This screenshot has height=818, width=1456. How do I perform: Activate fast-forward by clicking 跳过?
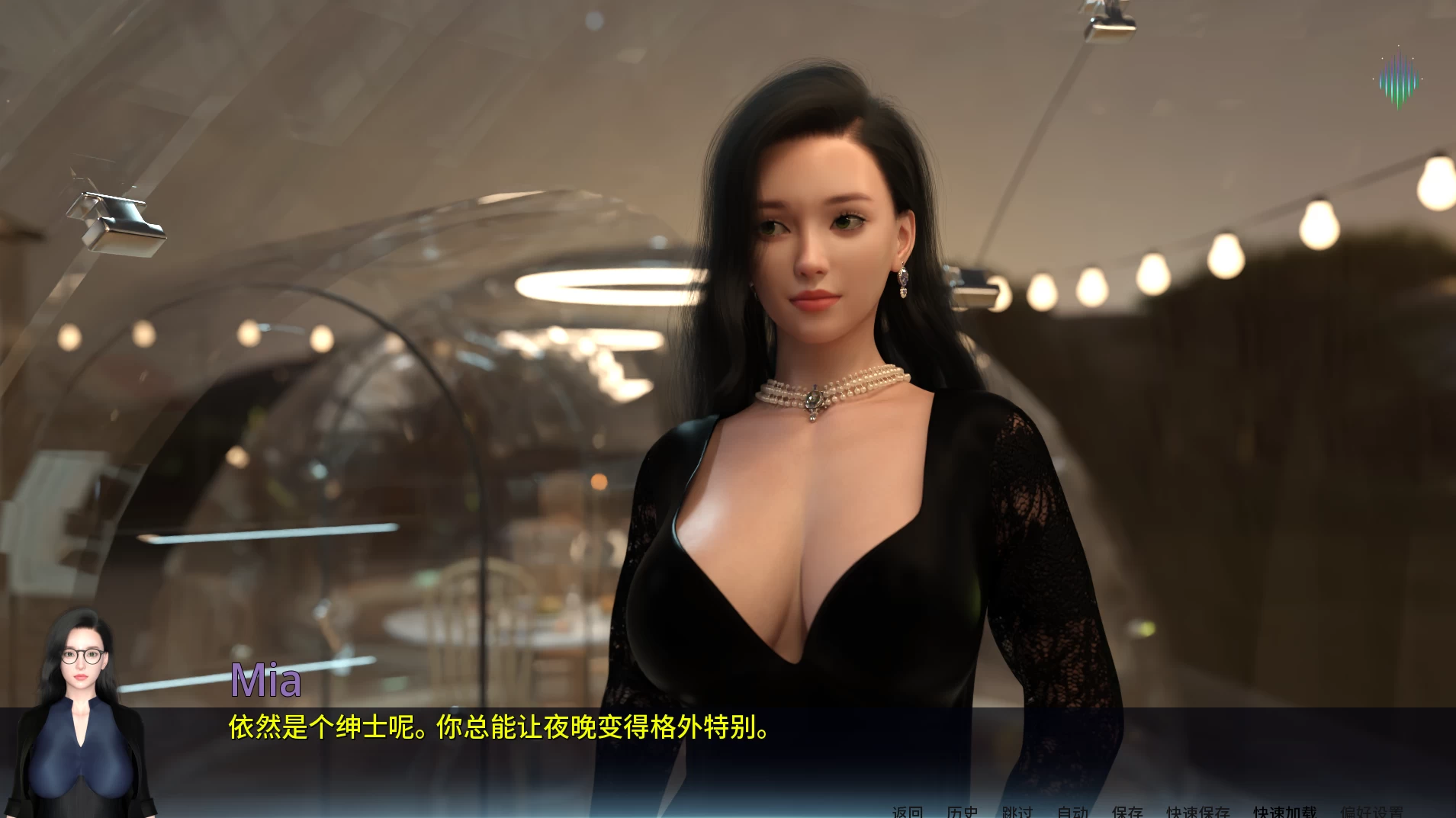point(1017,812)
